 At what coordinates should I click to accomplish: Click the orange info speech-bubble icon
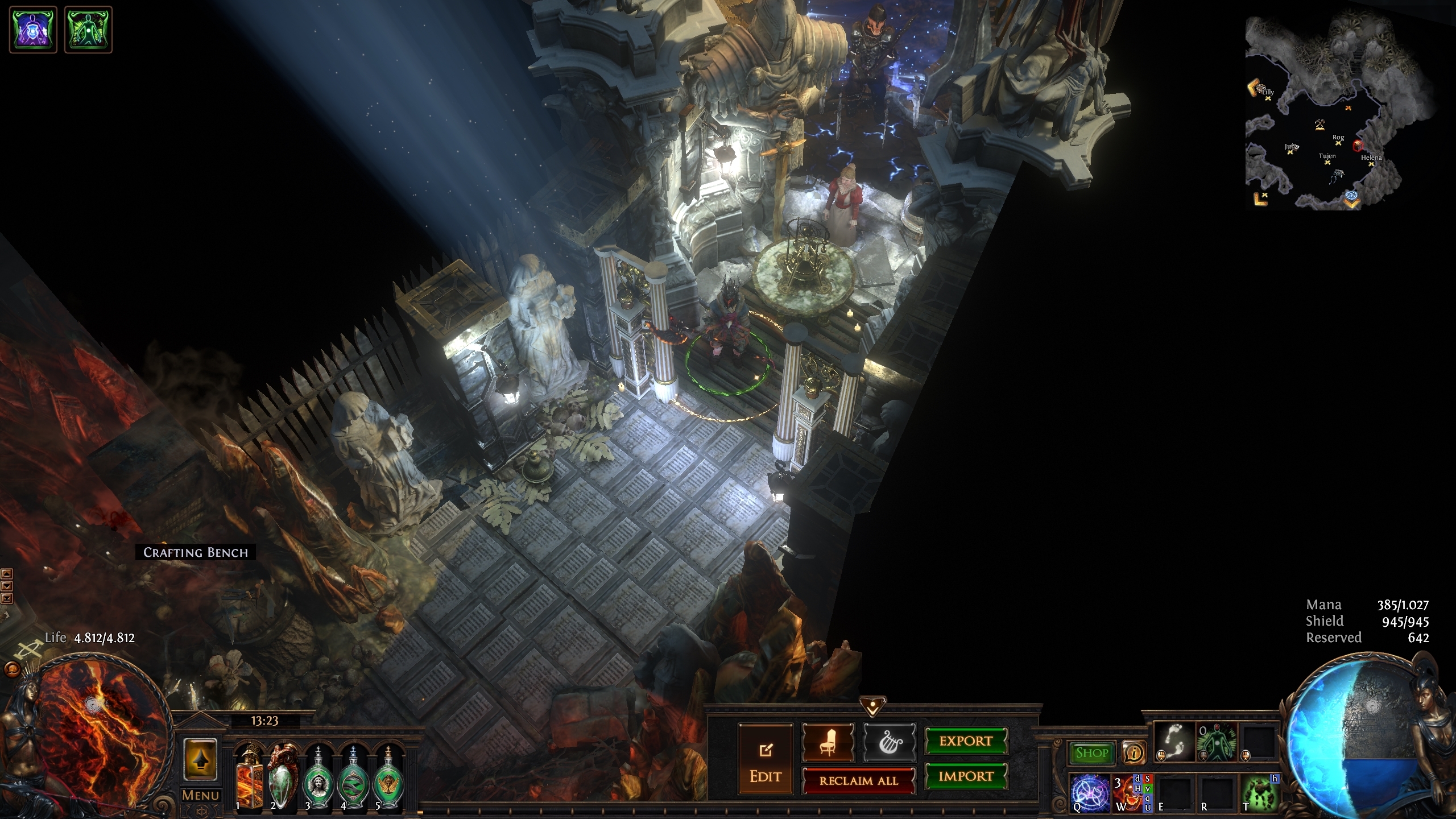click(1134, 753)
